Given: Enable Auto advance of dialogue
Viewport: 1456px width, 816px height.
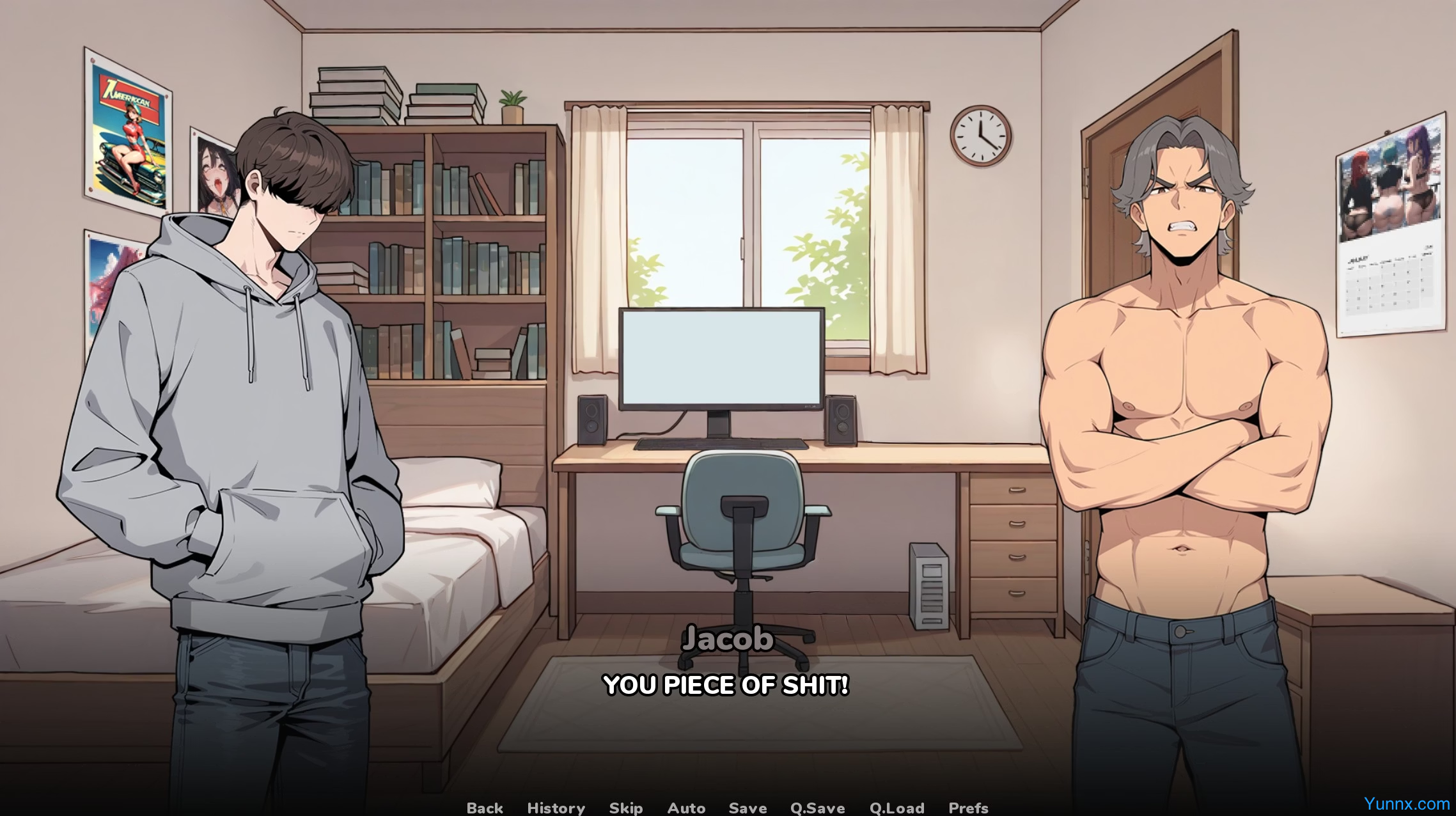Looking at the screenshot, I should (x=686, y=808).
